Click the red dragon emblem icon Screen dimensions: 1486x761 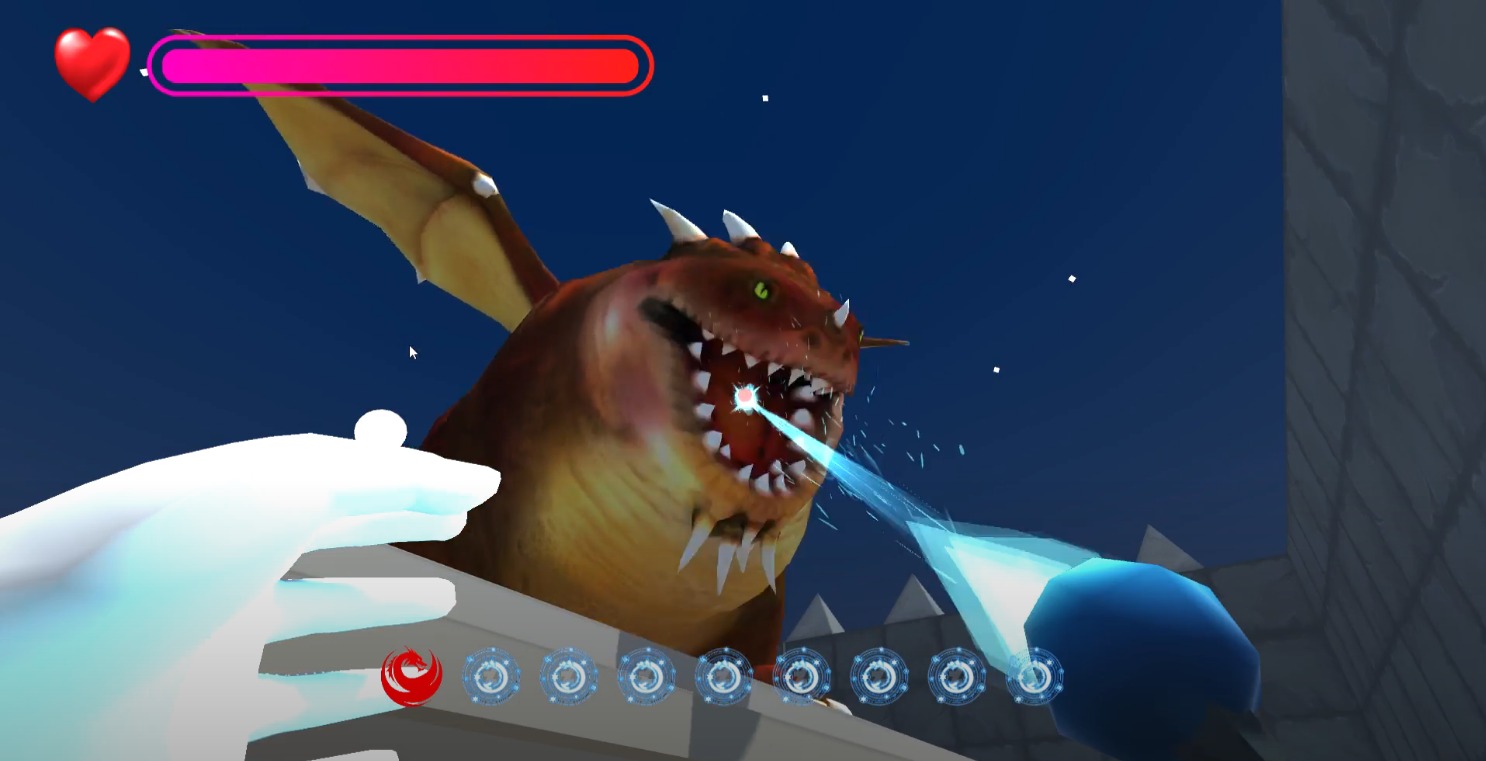[x=411, y=677]
